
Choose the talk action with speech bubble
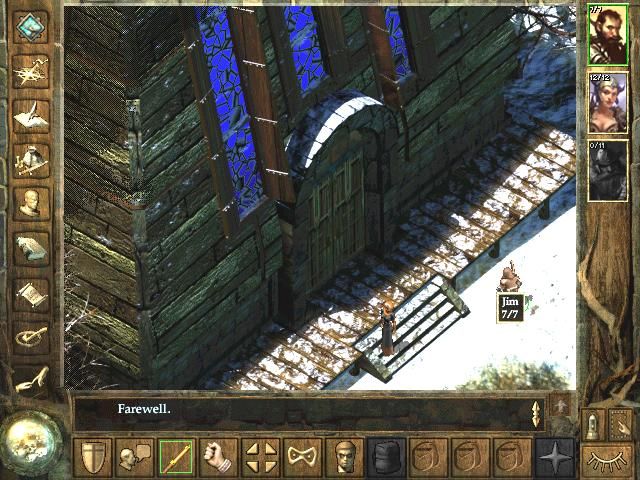pyautogui.click(x=134, y=458)
